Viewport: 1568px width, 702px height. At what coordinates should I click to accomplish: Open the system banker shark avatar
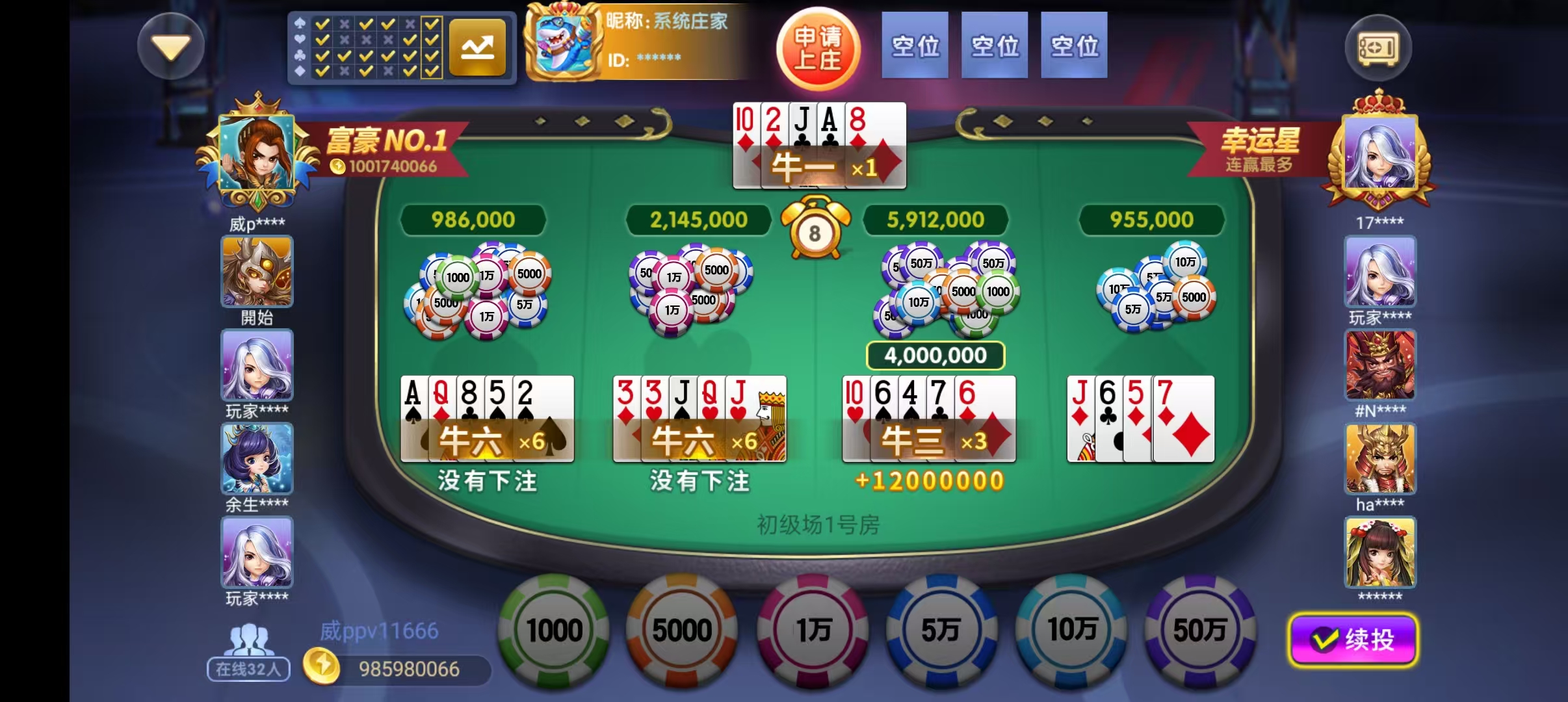pyautogui.click(x=563, y=43)
